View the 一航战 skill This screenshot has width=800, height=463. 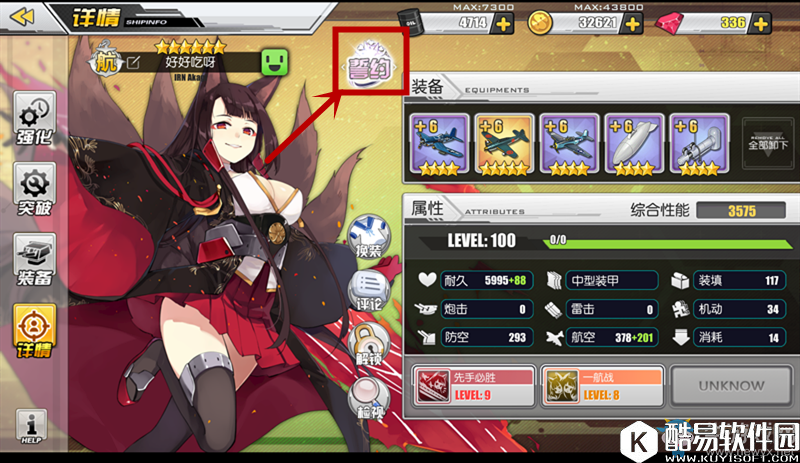point(601,385)
